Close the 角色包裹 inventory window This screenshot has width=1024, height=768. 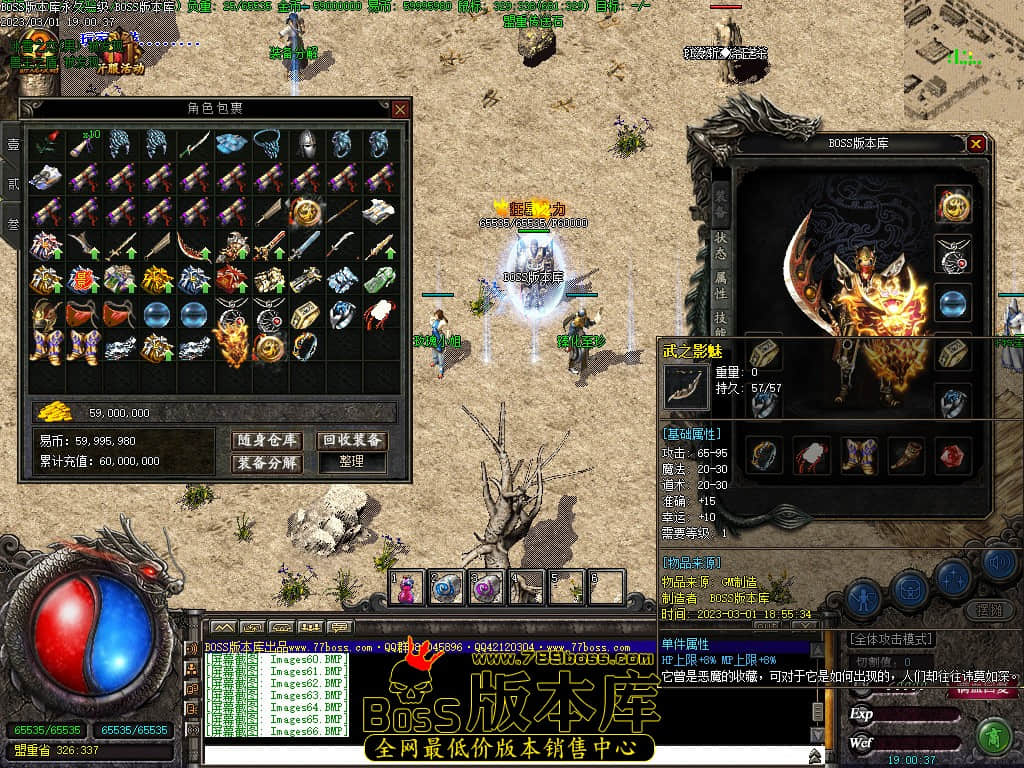click(400, 109)
